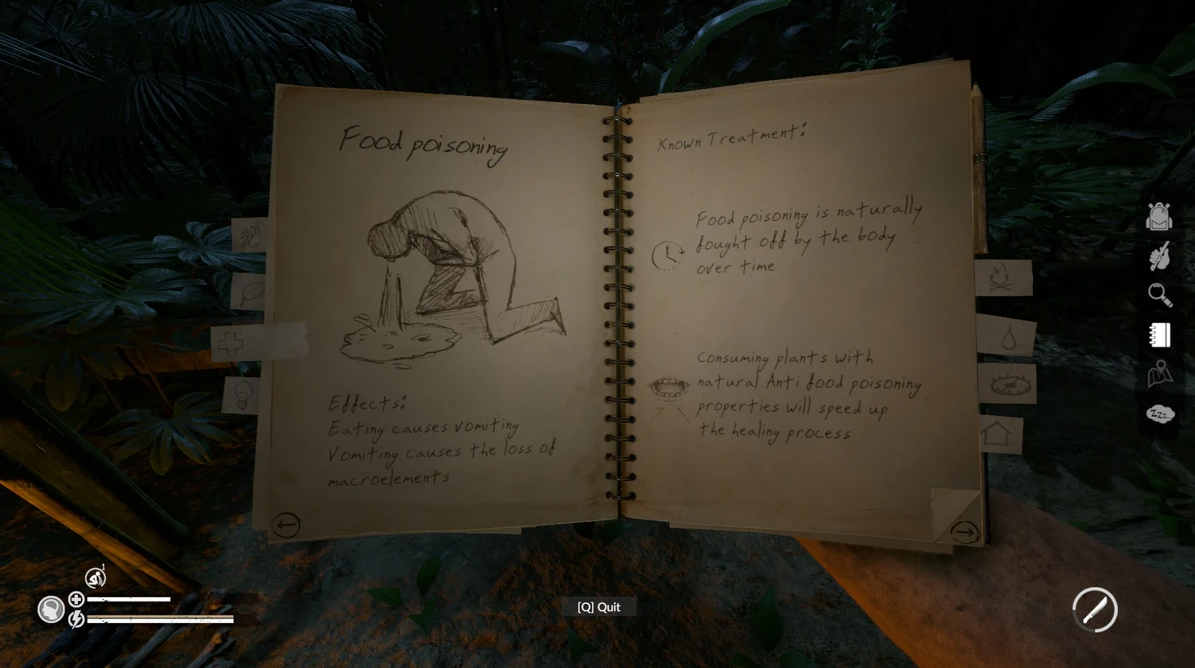
Task: Switch to the house shelter notebook tab
Action: coord(999,434)
